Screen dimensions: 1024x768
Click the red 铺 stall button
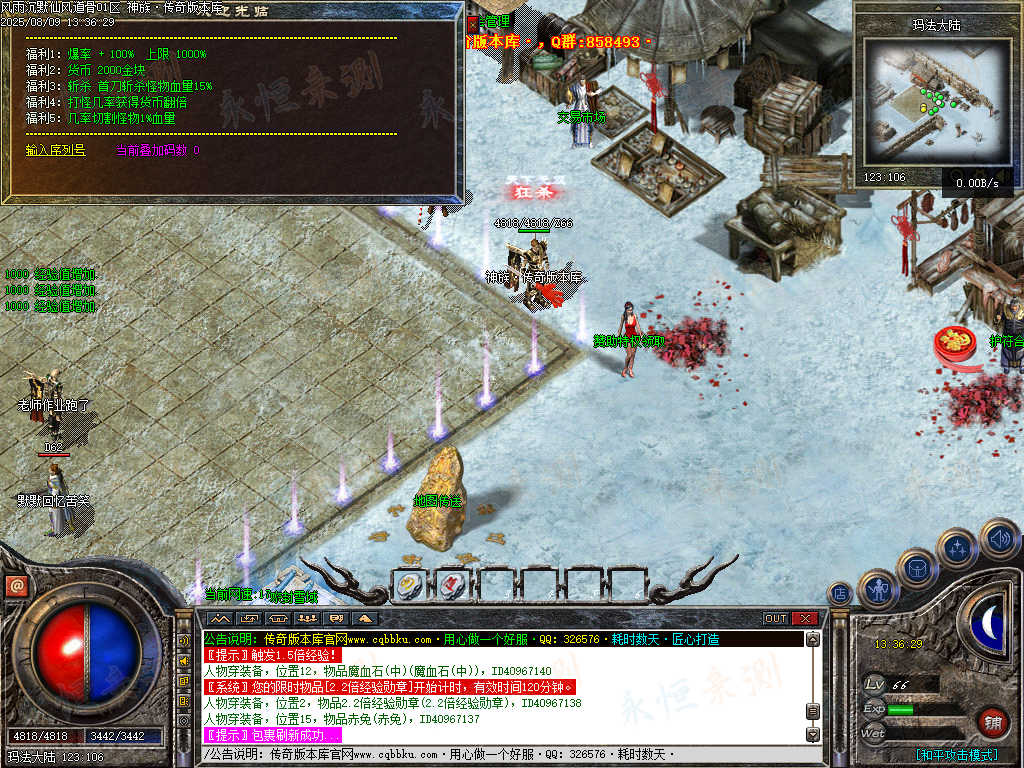pyautogui.click(x=993, y=722)
